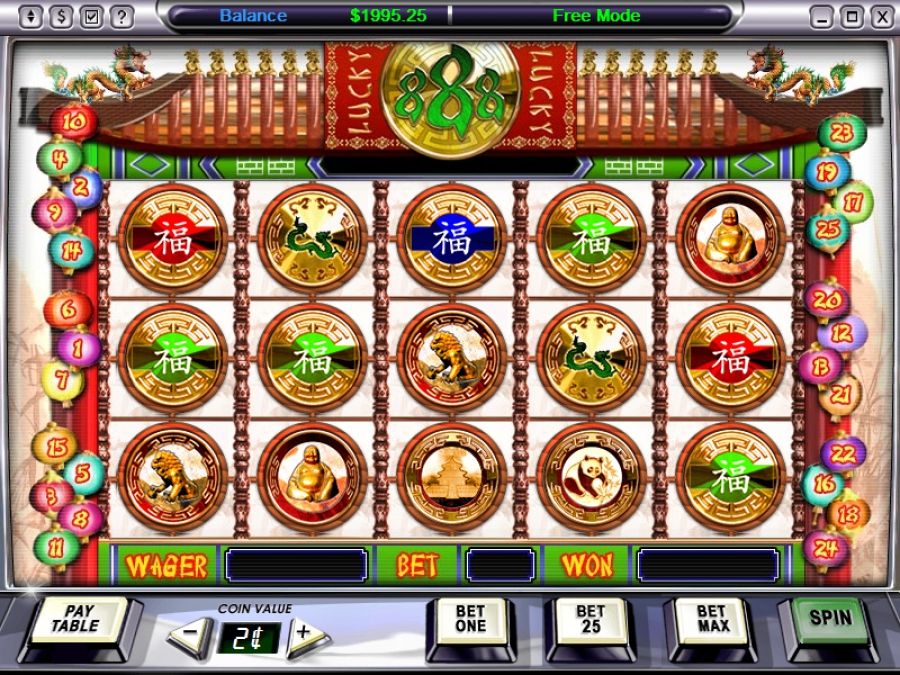Minimize the game window
900x675 pixels.
click(x=821, y=17)
